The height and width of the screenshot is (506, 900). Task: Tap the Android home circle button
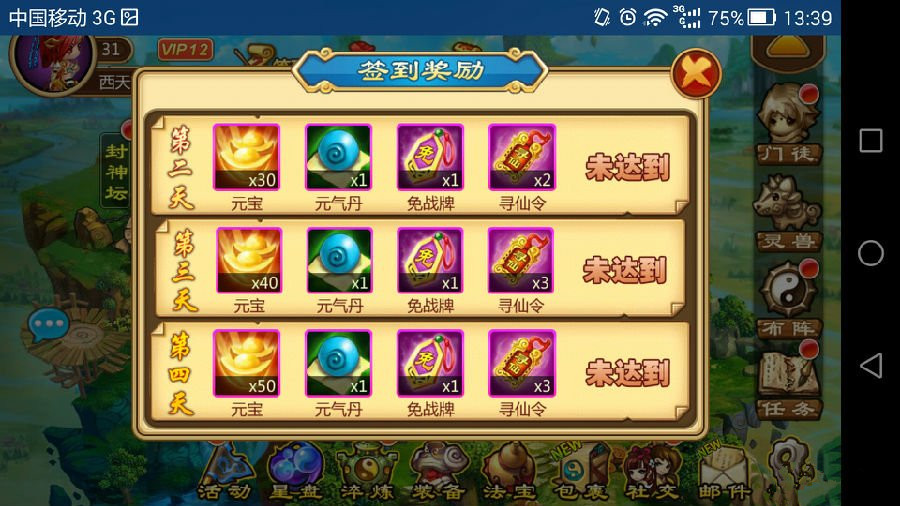[871, 253]
